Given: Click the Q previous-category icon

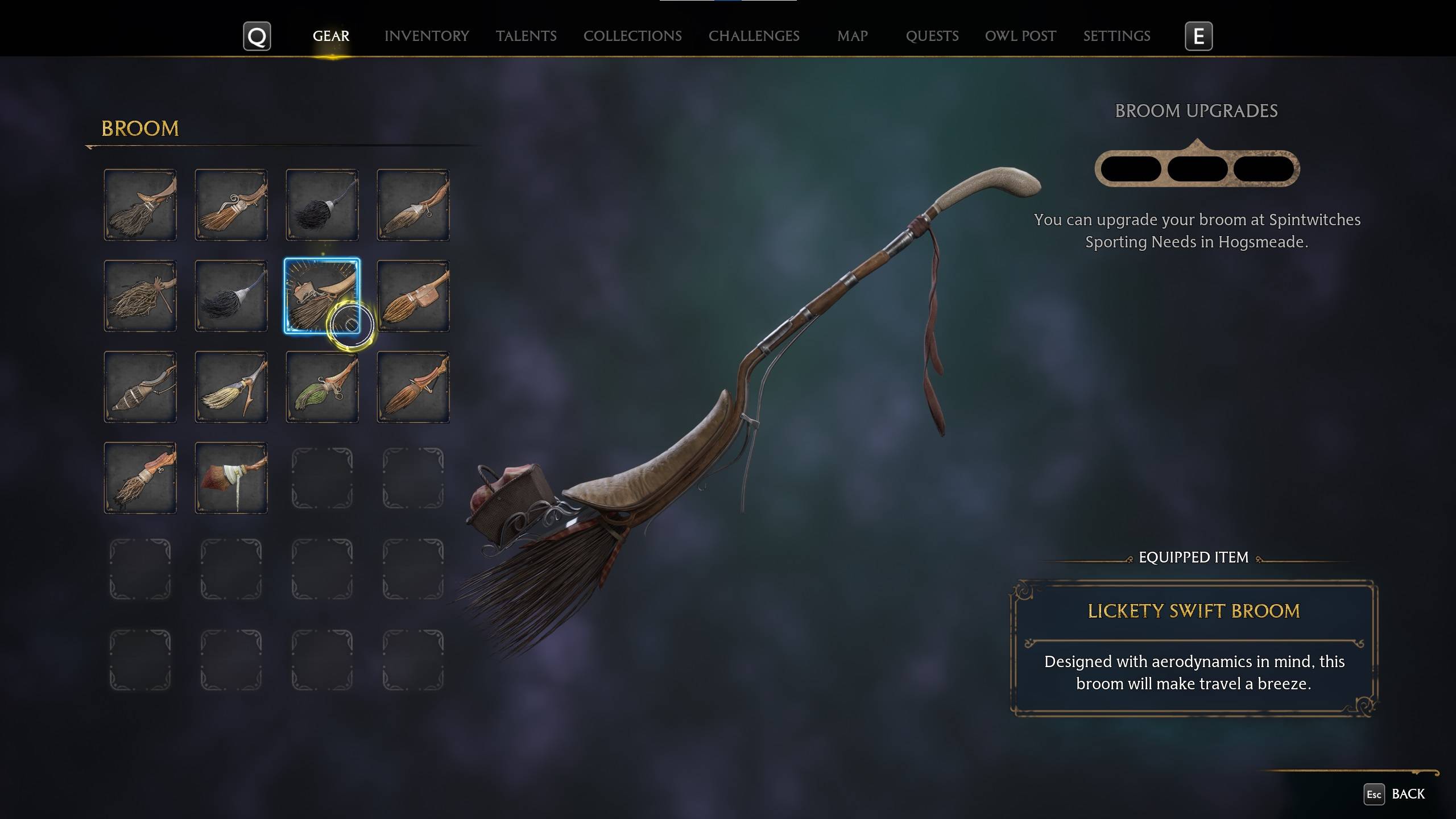Looking at the screenshot, I should pos(257,36).
